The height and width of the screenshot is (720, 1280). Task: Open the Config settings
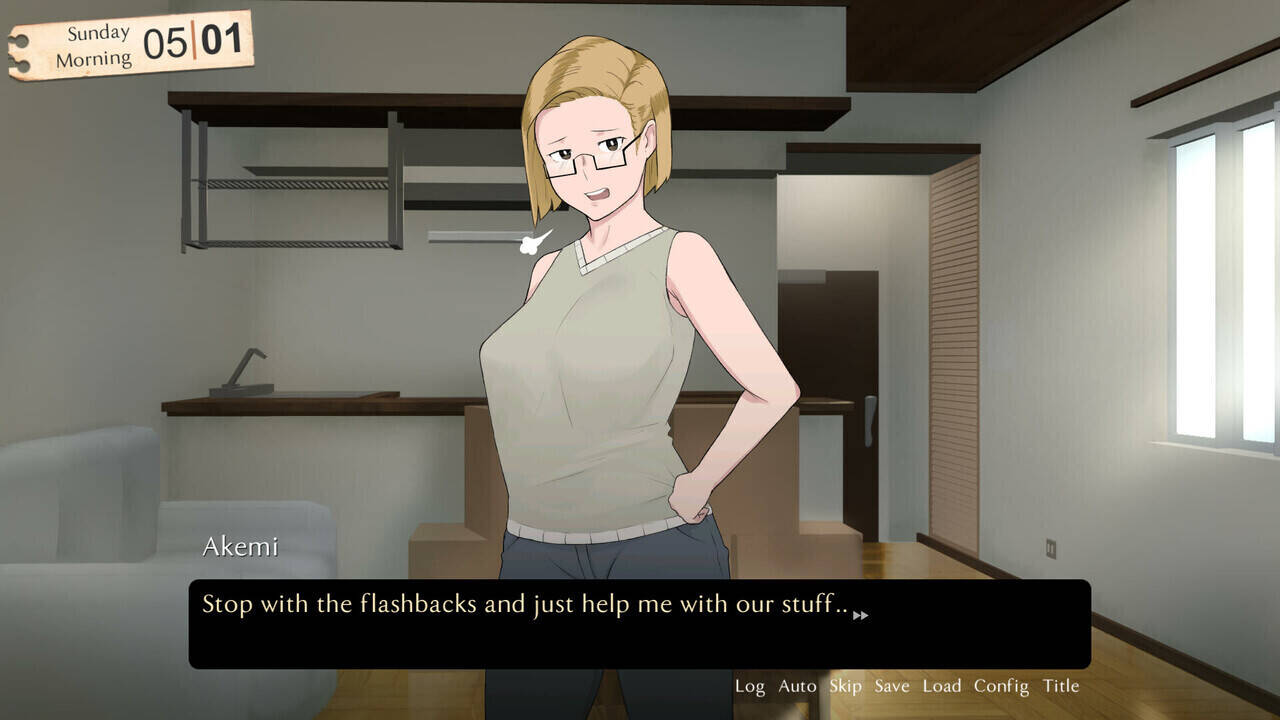1001,686
